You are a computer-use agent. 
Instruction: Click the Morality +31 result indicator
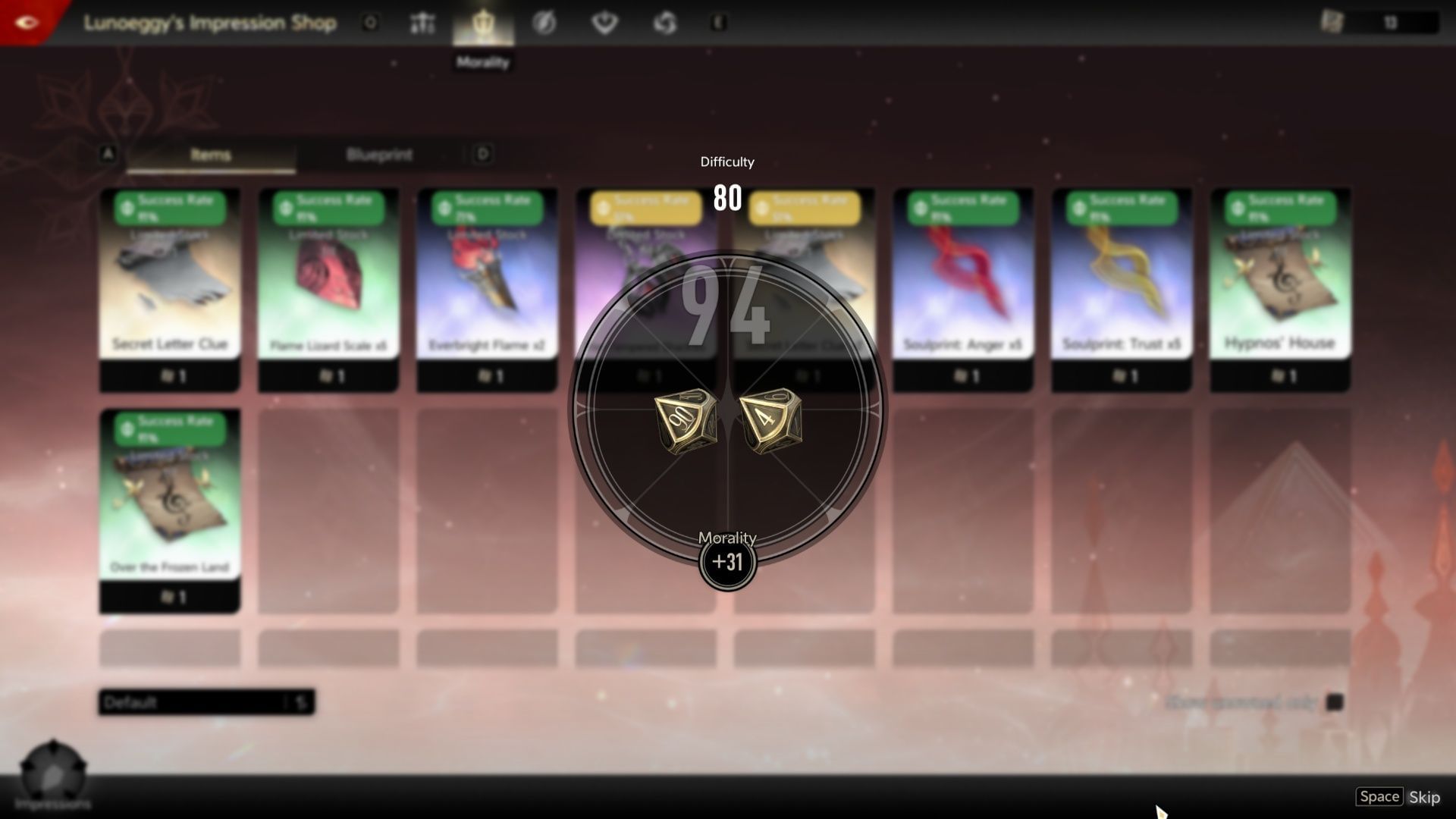pyautogui.click(x=727, y=562)
